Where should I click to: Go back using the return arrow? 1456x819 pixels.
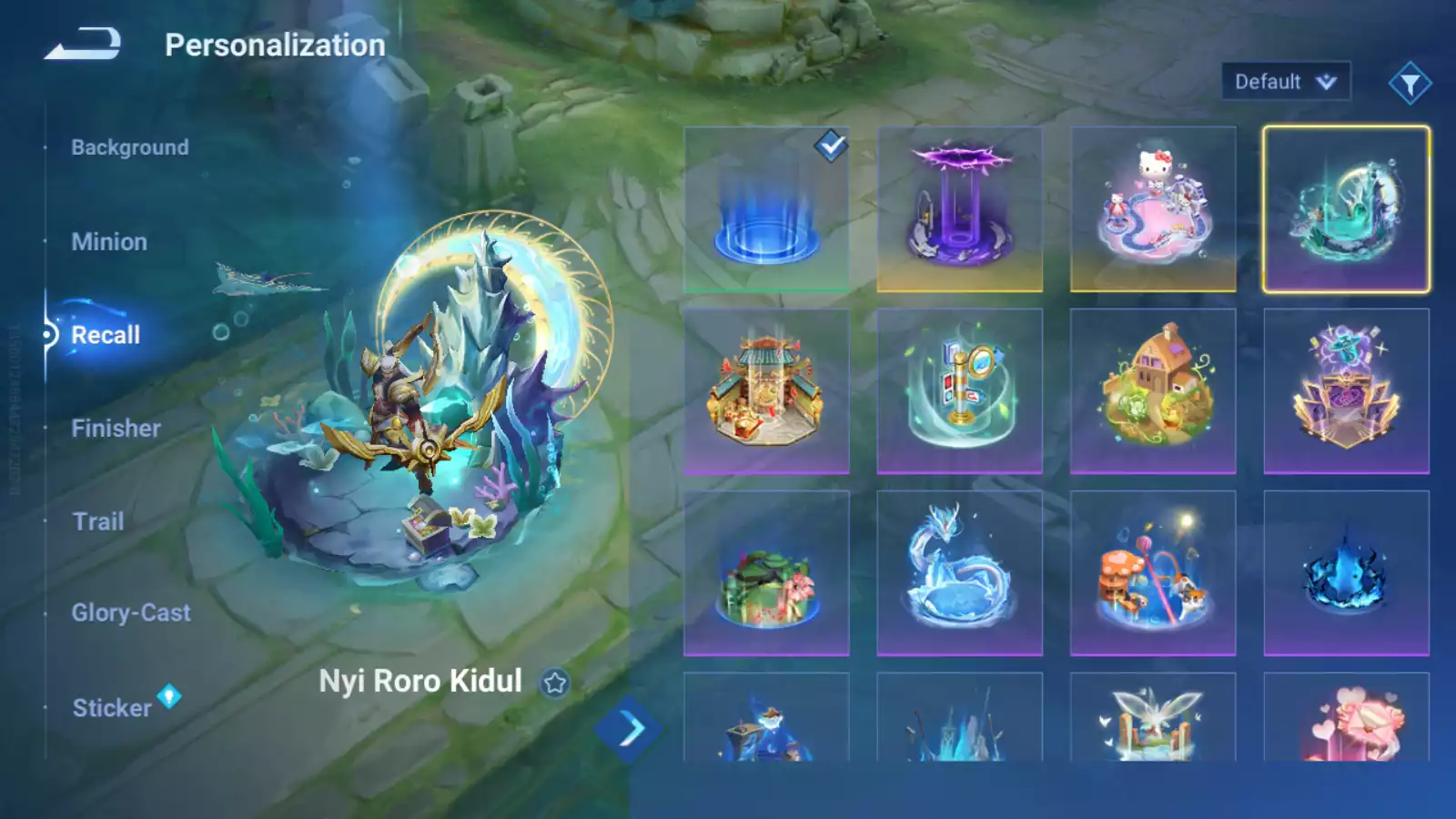tap(83, 44)
